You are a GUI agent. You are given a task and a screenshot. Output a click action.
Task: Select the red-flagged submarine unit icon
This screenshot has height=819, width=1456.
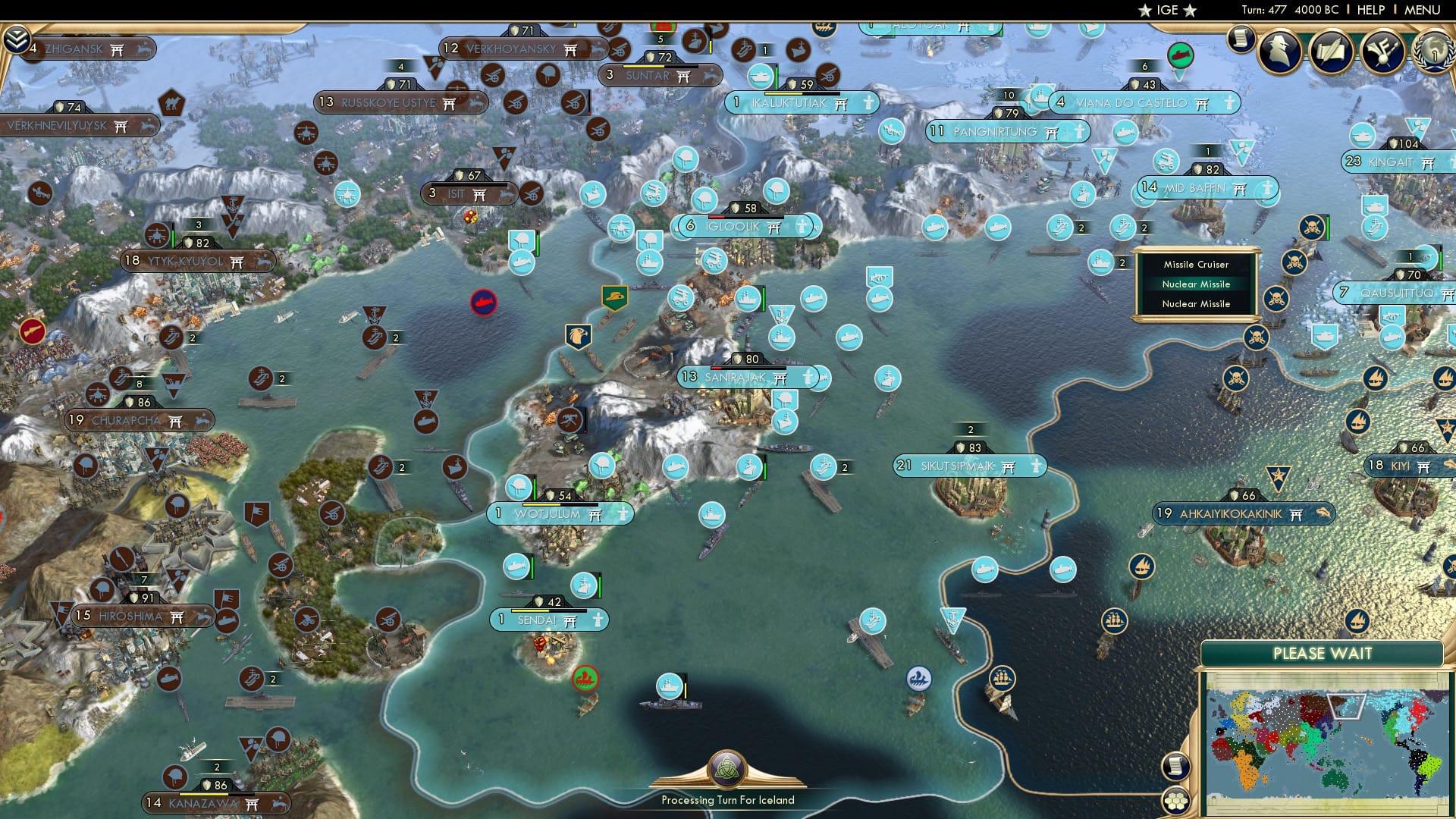[484, 301]
